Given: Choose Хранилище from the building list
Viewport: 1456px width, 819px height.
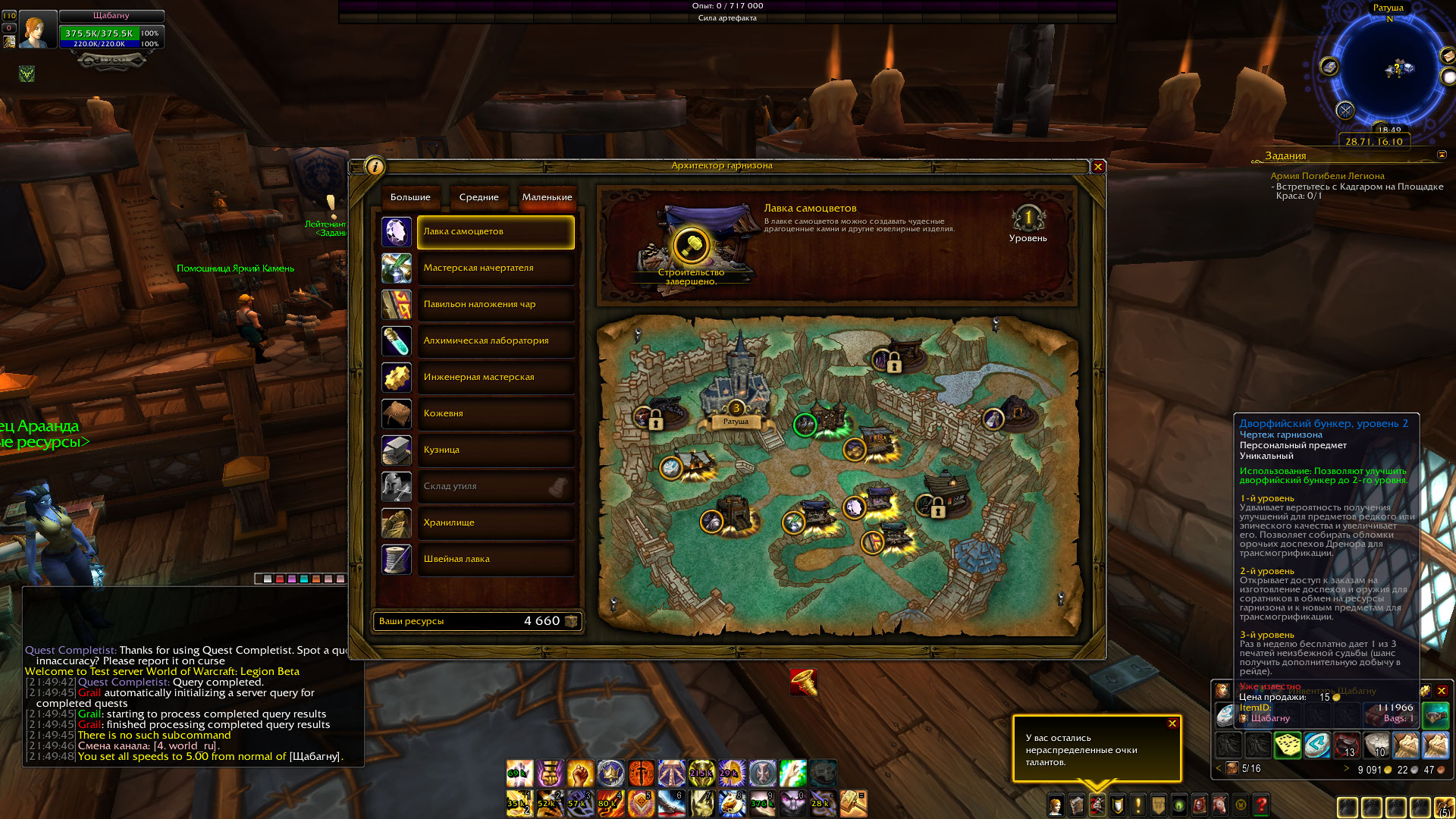Looking at the screenshot, I should 495,523.
